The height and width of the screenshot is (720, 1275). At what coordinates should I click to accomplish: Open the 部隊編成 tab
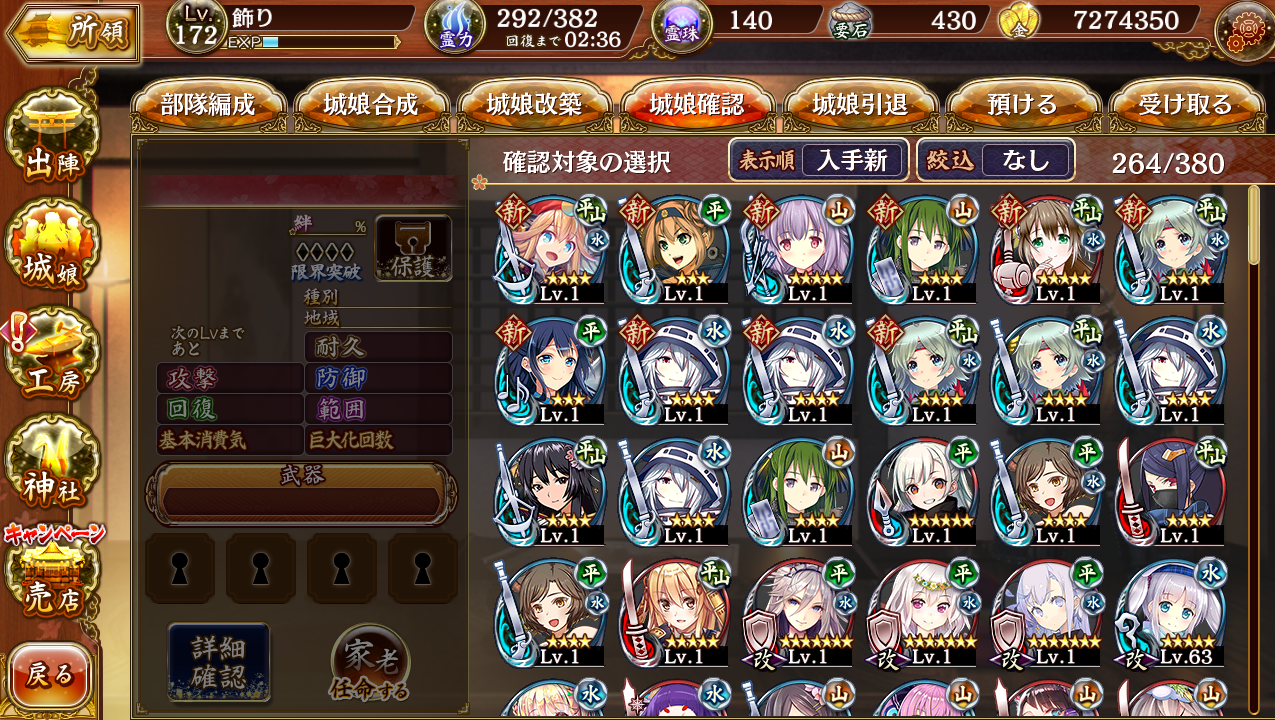[208, 105]
